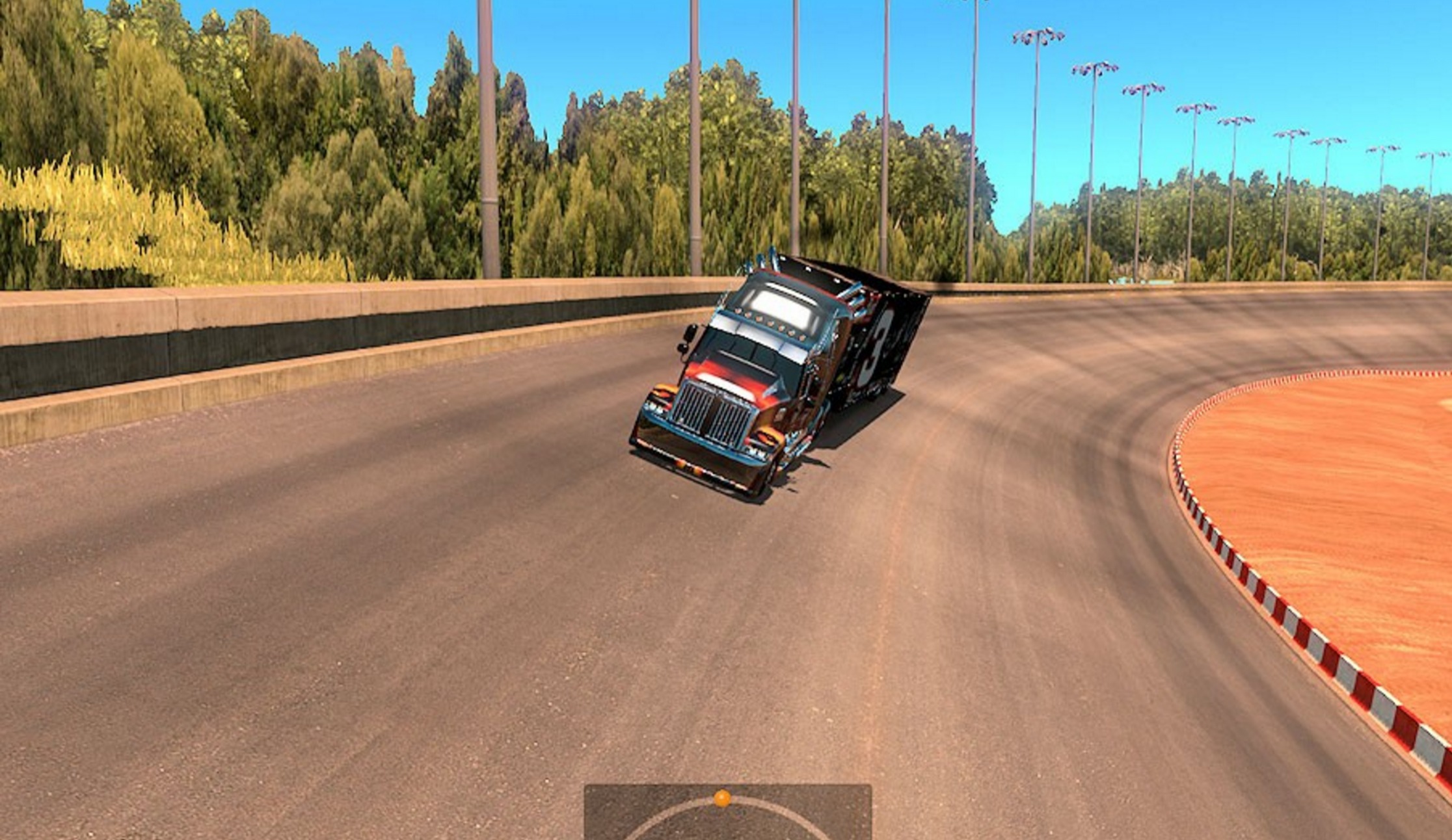Click the orange steering position dot
The image size is (1452, 840).
[x=722, y=798]
